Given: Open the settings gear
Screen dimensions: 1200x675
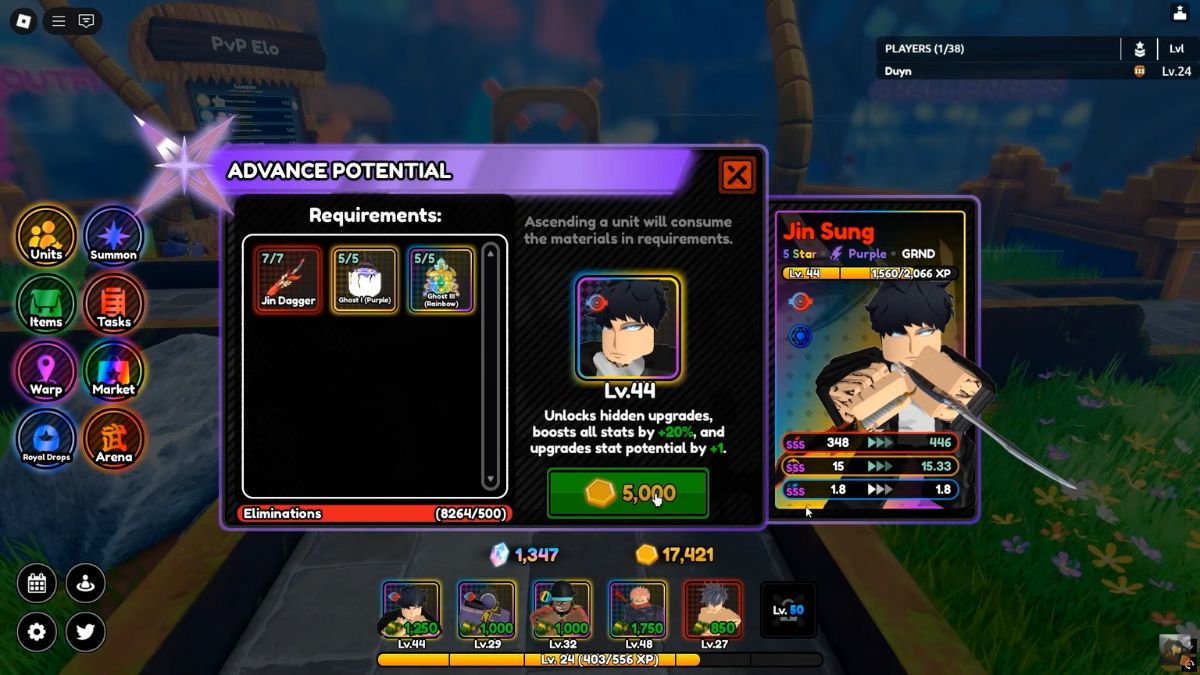Looking at the screenshot, I should (x=37, y=631).
